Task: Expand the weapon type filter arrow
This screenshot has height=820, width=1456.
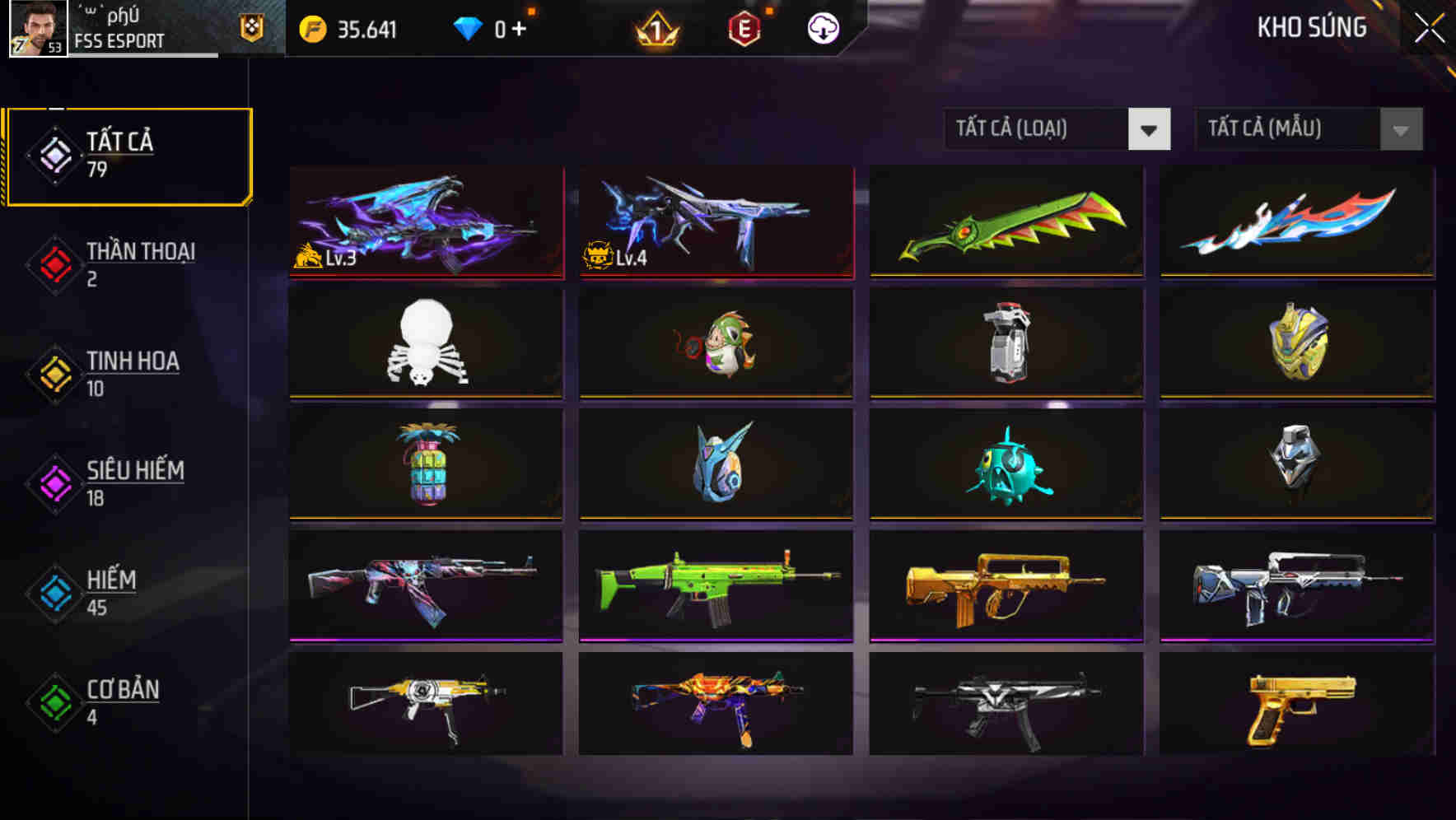Action: (x=1150, y=130)
